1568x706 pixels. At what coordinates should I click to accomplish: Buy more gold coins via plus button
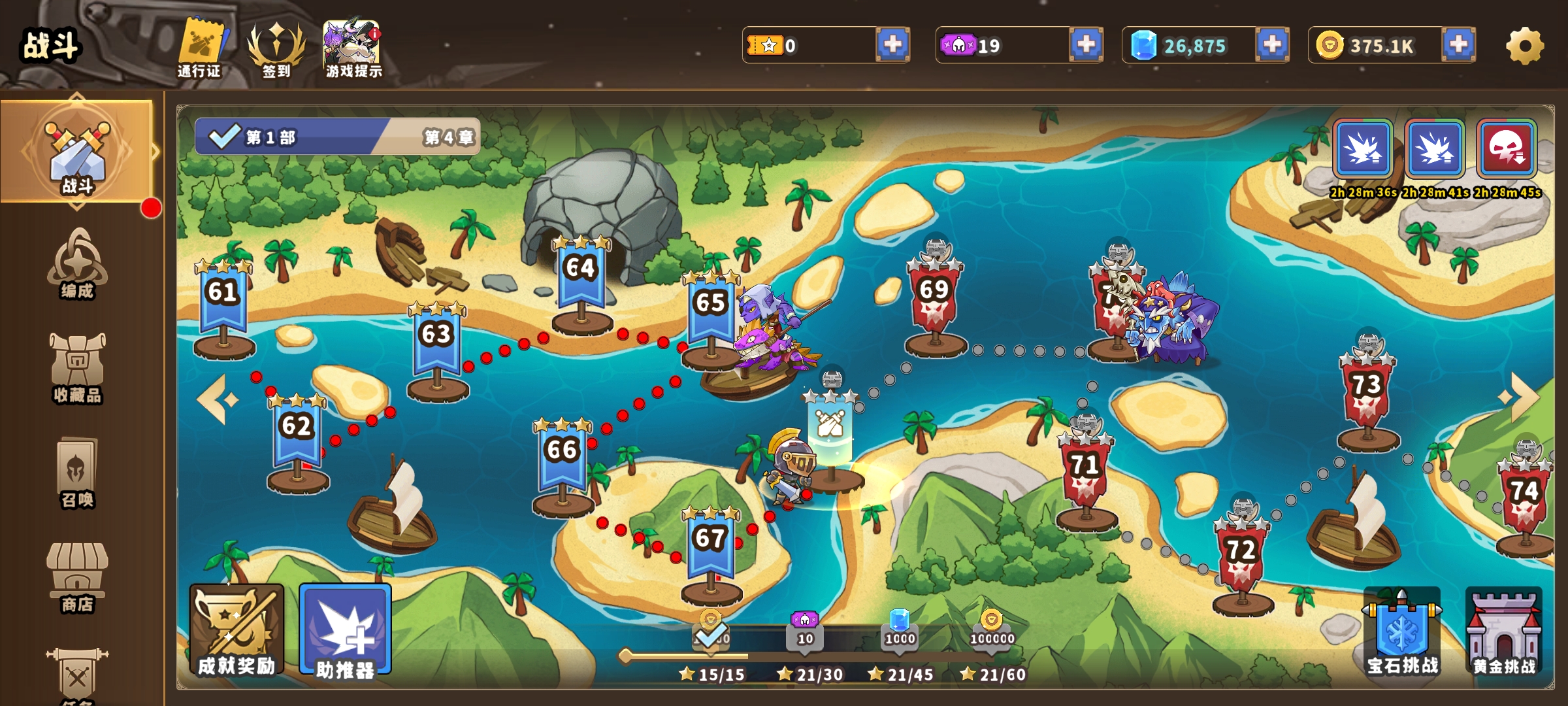pyautogui.click(x=1458, y=44)
